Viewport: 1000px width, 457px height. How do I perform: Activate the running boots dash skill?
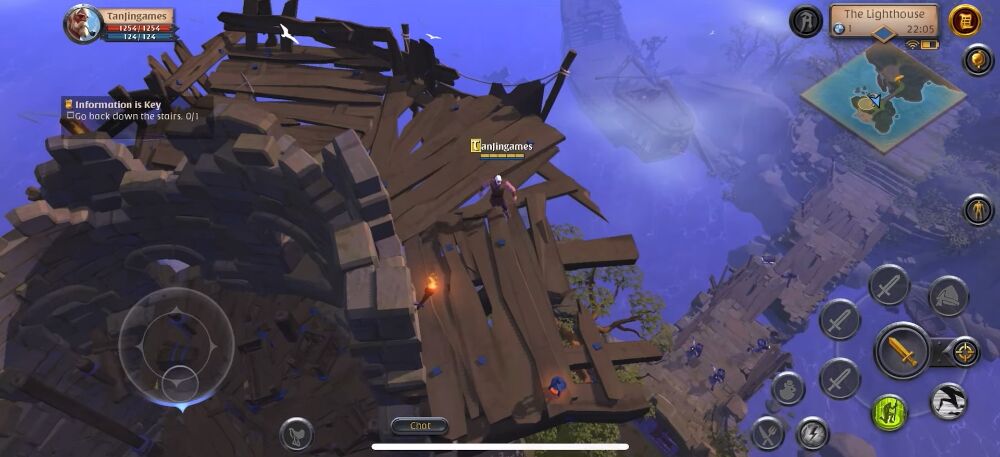(x=948, y=401)
